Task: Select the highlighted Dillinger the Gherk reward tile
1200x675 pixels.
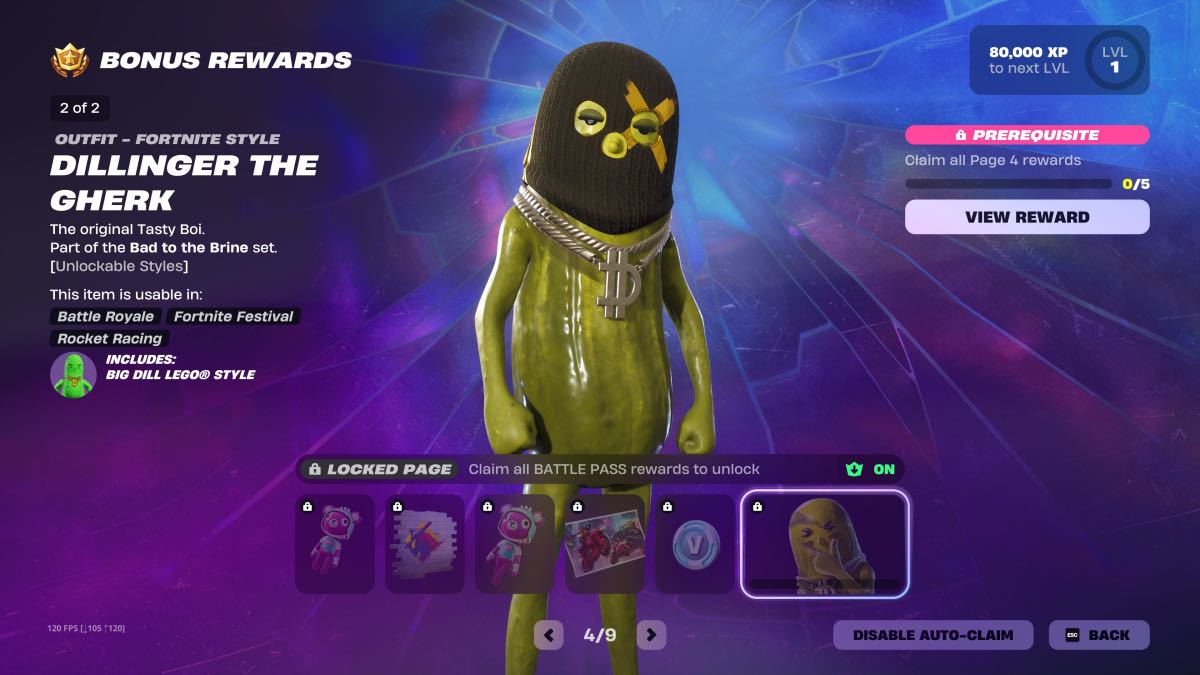Action: [x=824, y=543]
